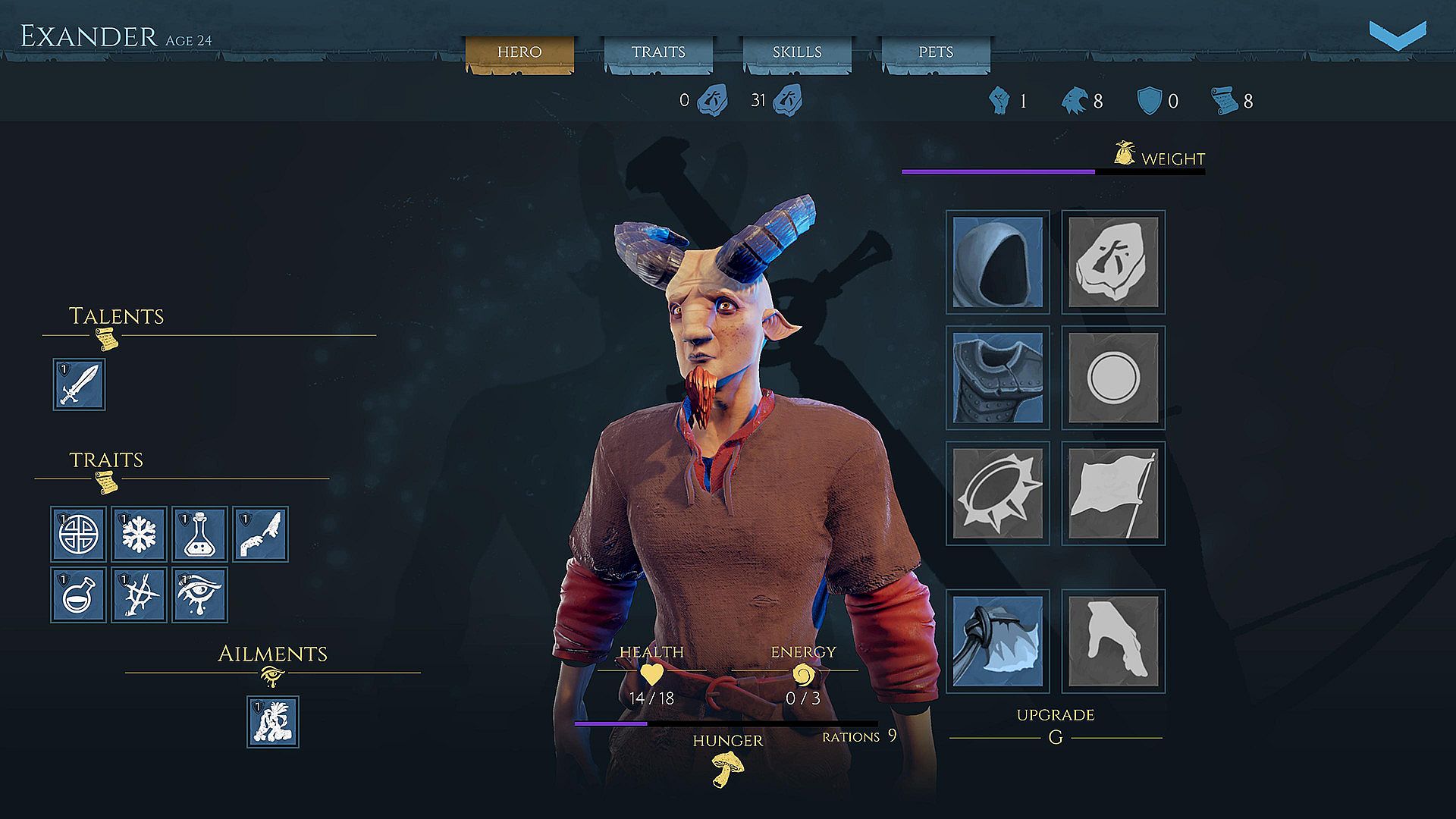Click the chest armor equipment slot
The height and width of the screenshot is (819, 1456).
click(x=997, y=377)
